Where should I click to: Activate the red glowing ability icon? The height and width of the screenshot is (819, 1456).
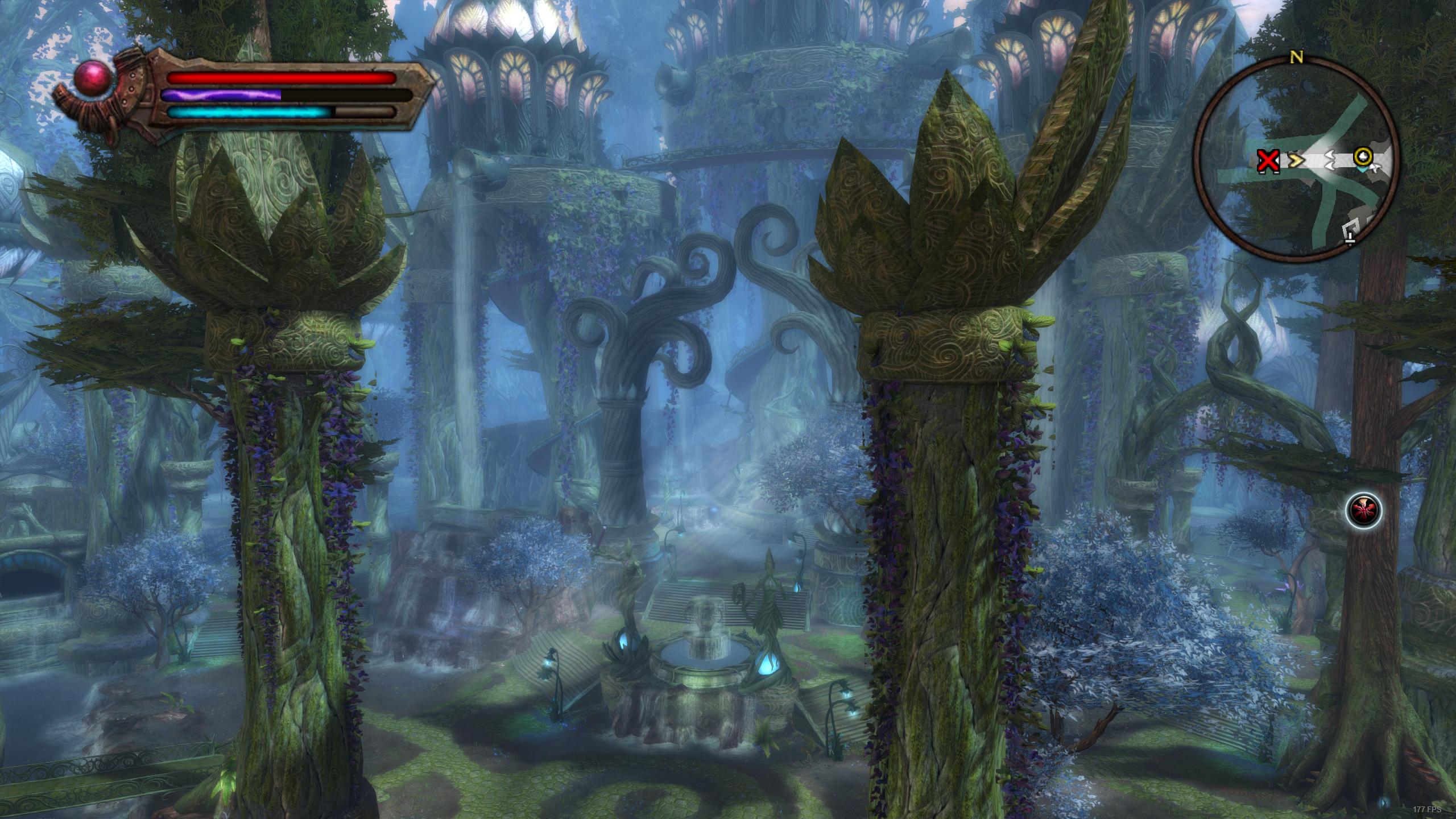pyautogui.click(x=1363, y=510)
